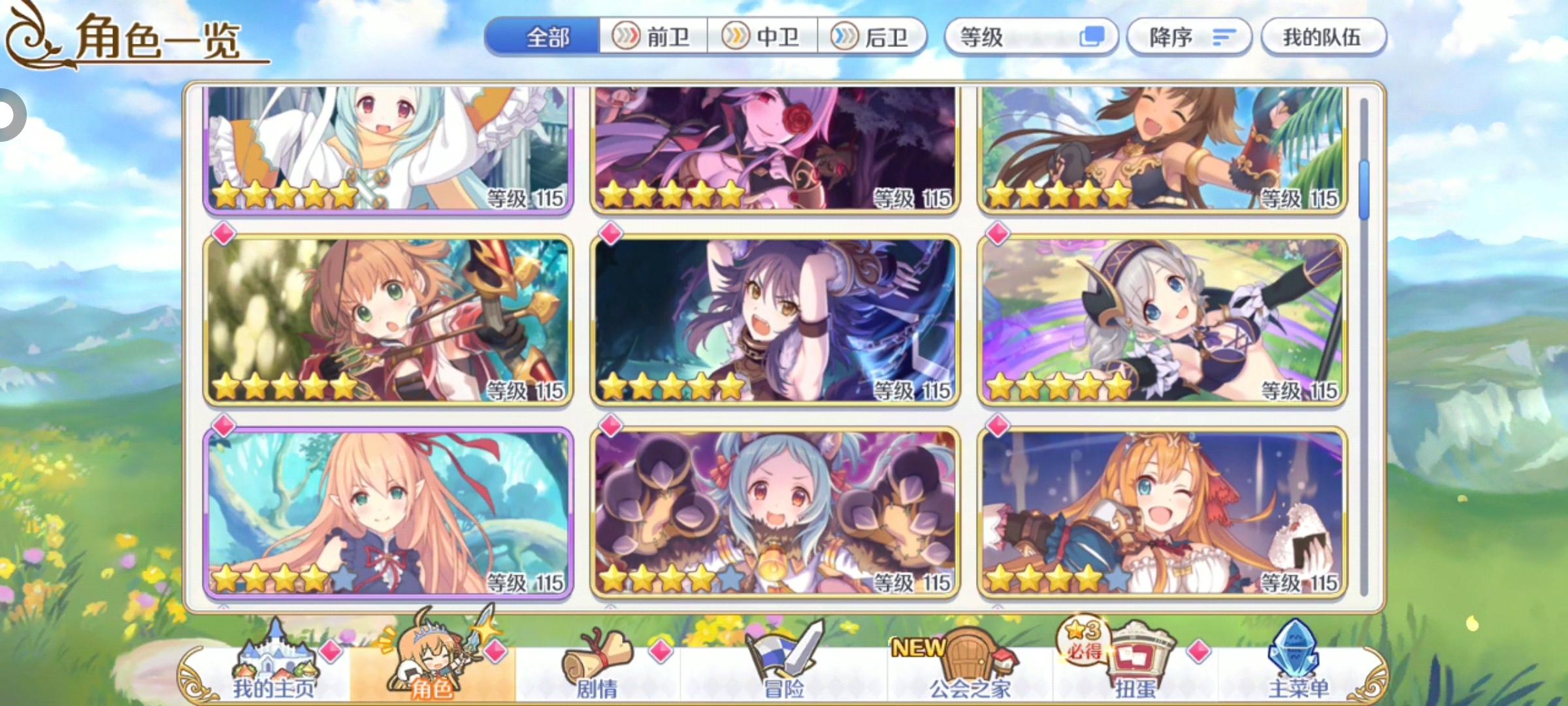Image resolution: width=1568 pixels, height=706 pixels.
Task: Open 我的队伍 my teams
Action: (x=1323, y=37)
